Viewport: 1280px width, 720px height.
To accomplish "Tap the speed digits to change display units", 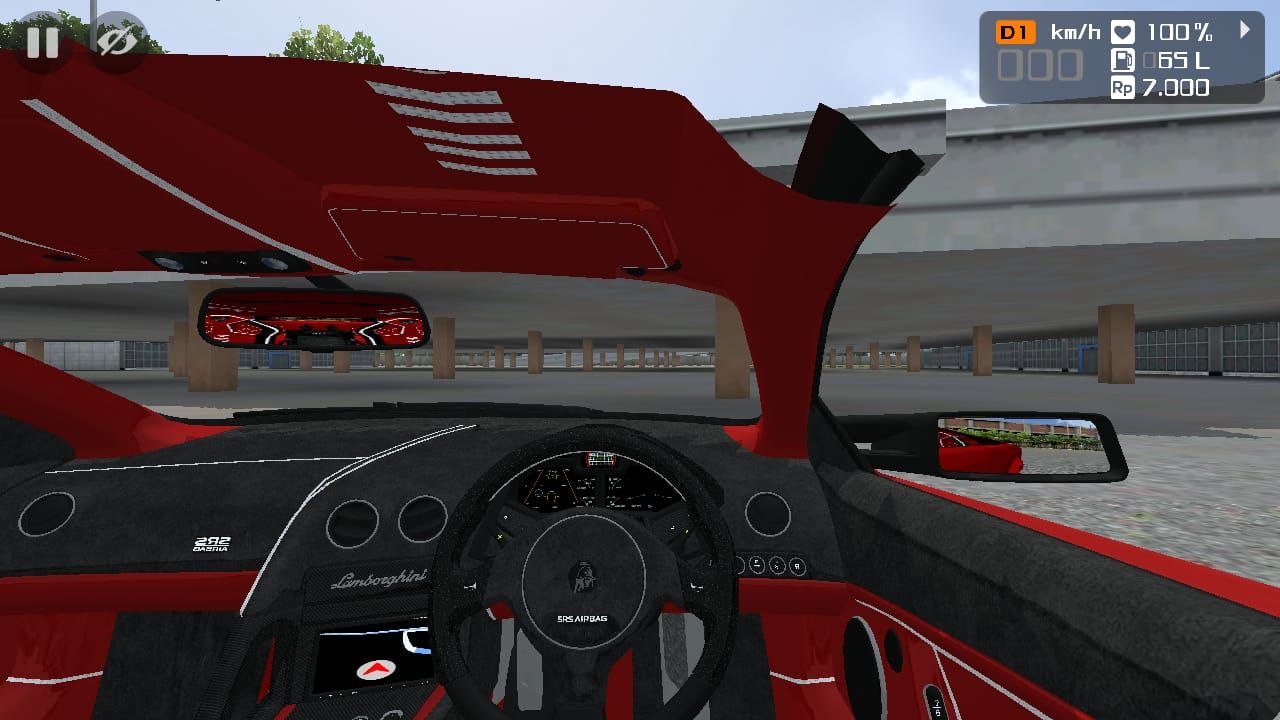I will tap(1040, 65).
